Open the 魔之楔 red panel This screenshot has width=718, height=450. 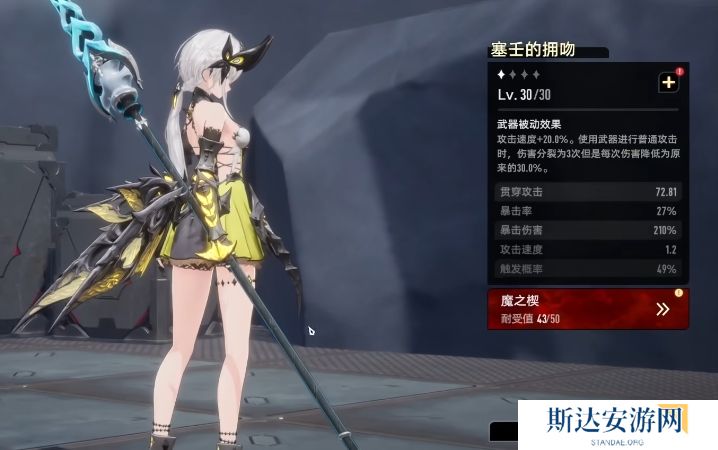point(587,309)
